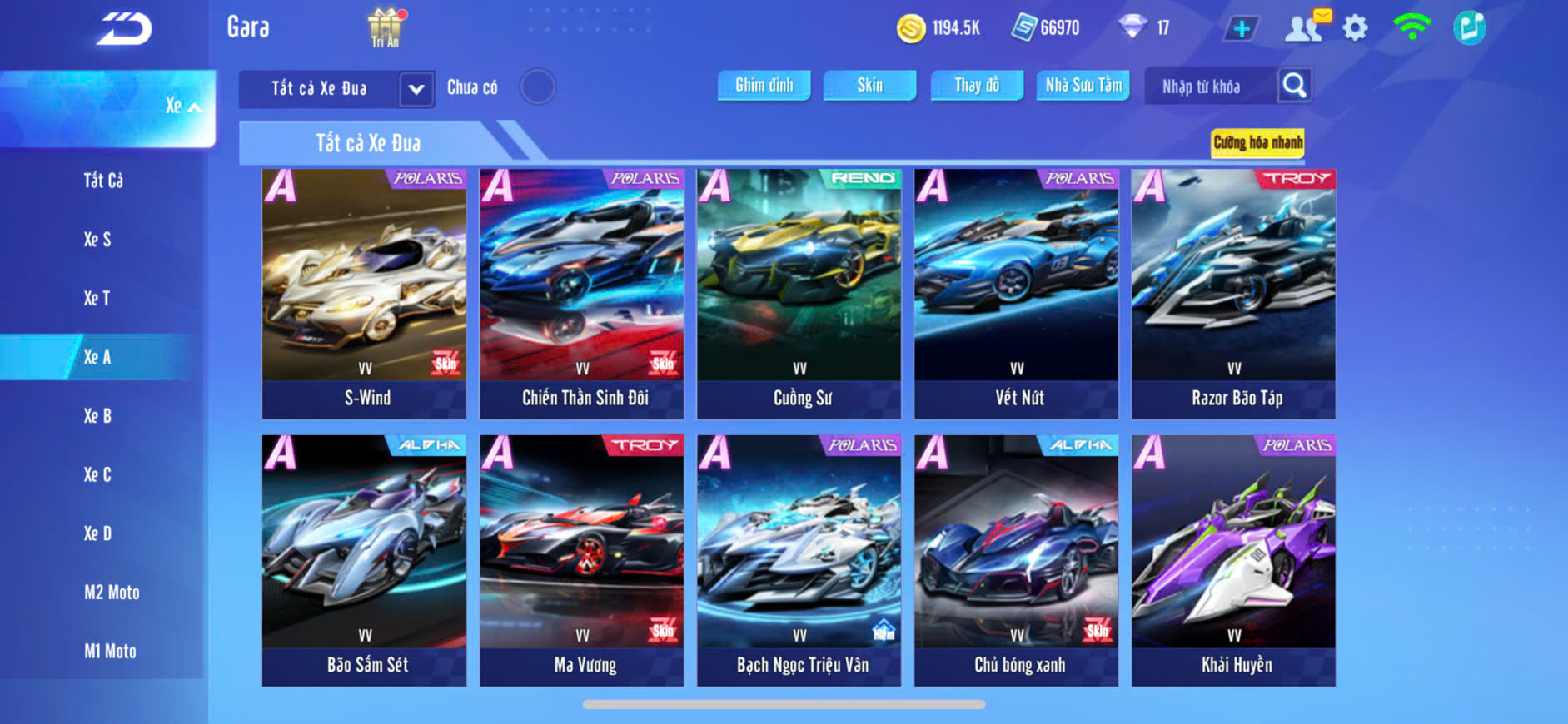Image resolution: width=1568 pixels, height=724 pixels.
Task: Choose the Cuồng Sư car card
Action: click(799, 294)
